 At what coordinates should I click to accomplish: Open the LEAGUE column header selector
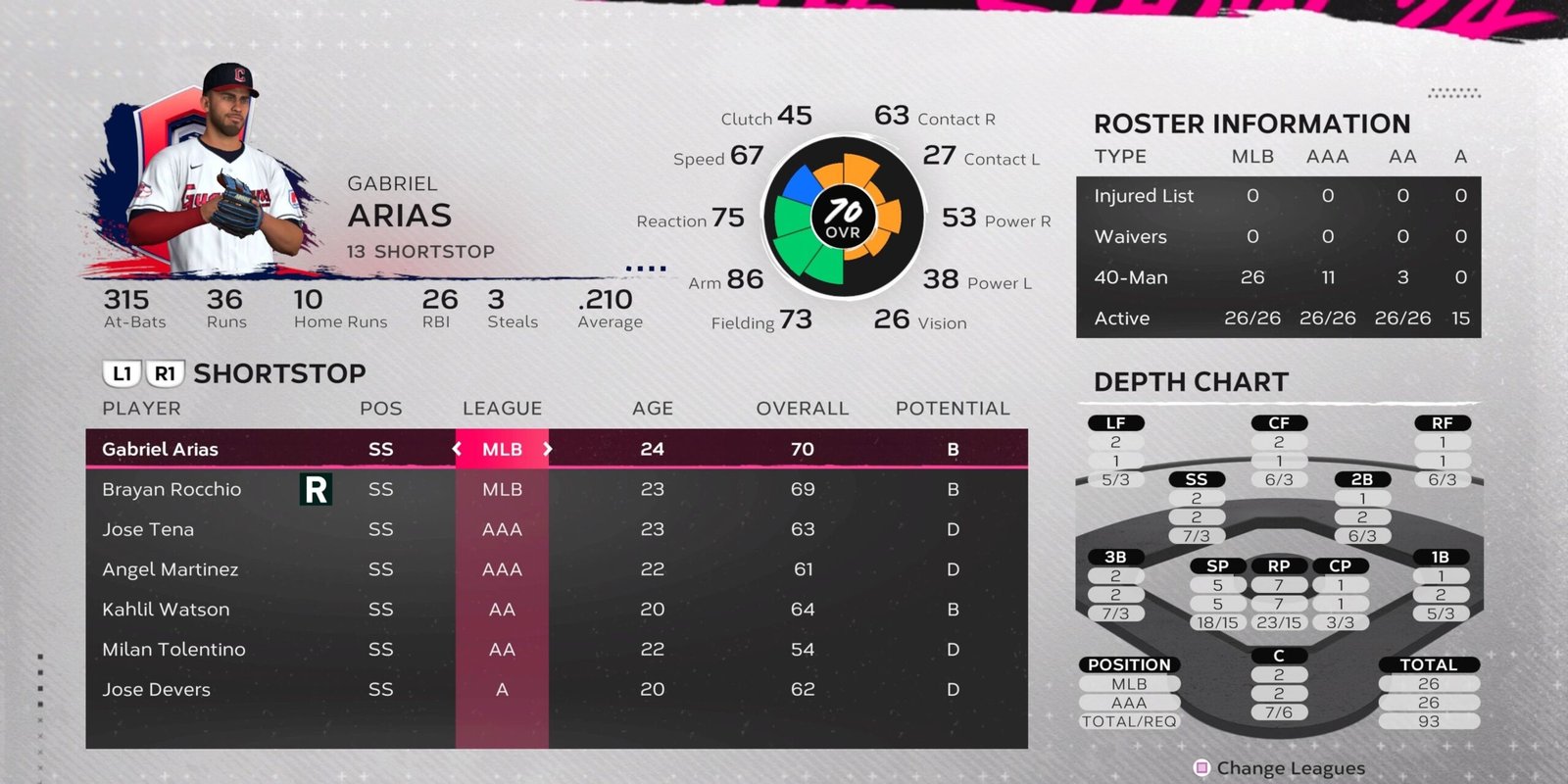(x=502, y=409)
